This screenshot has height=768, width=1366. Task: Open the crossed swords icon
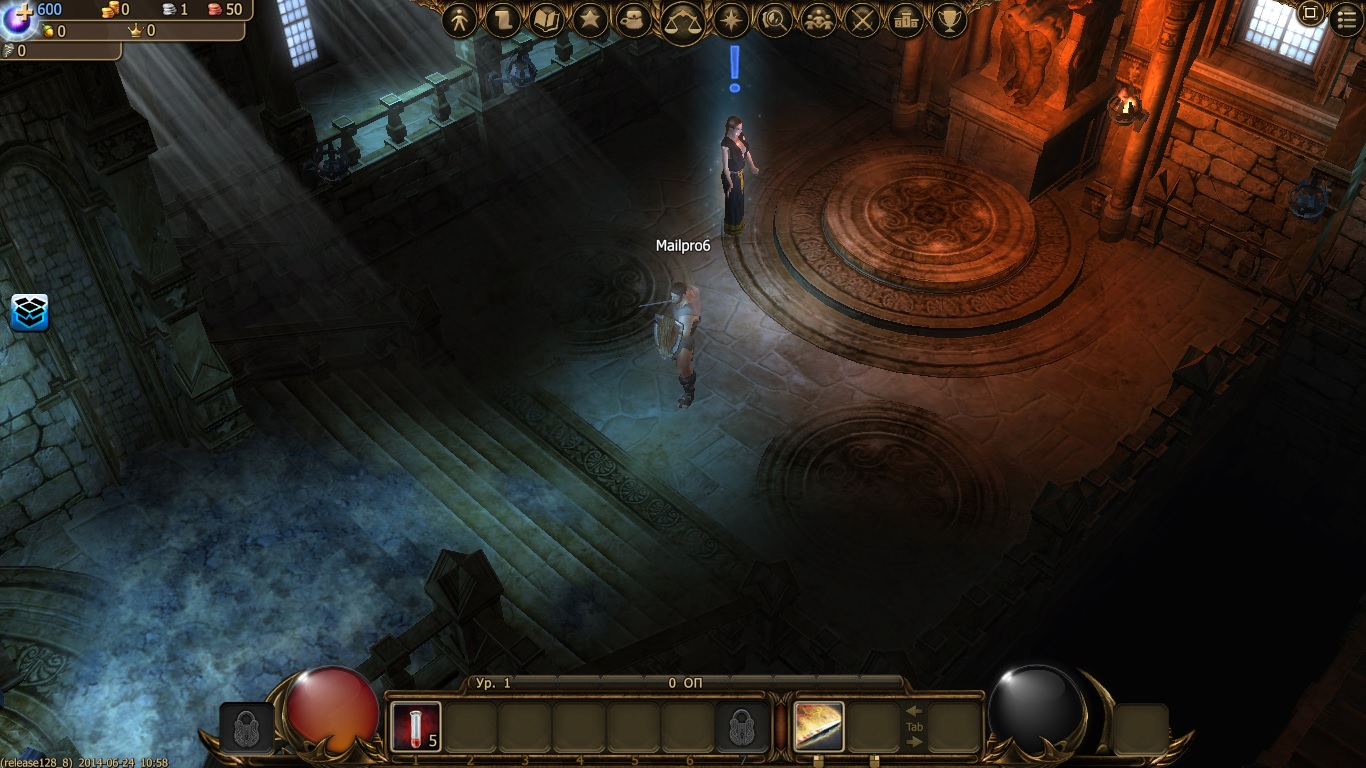coord(862,20)
